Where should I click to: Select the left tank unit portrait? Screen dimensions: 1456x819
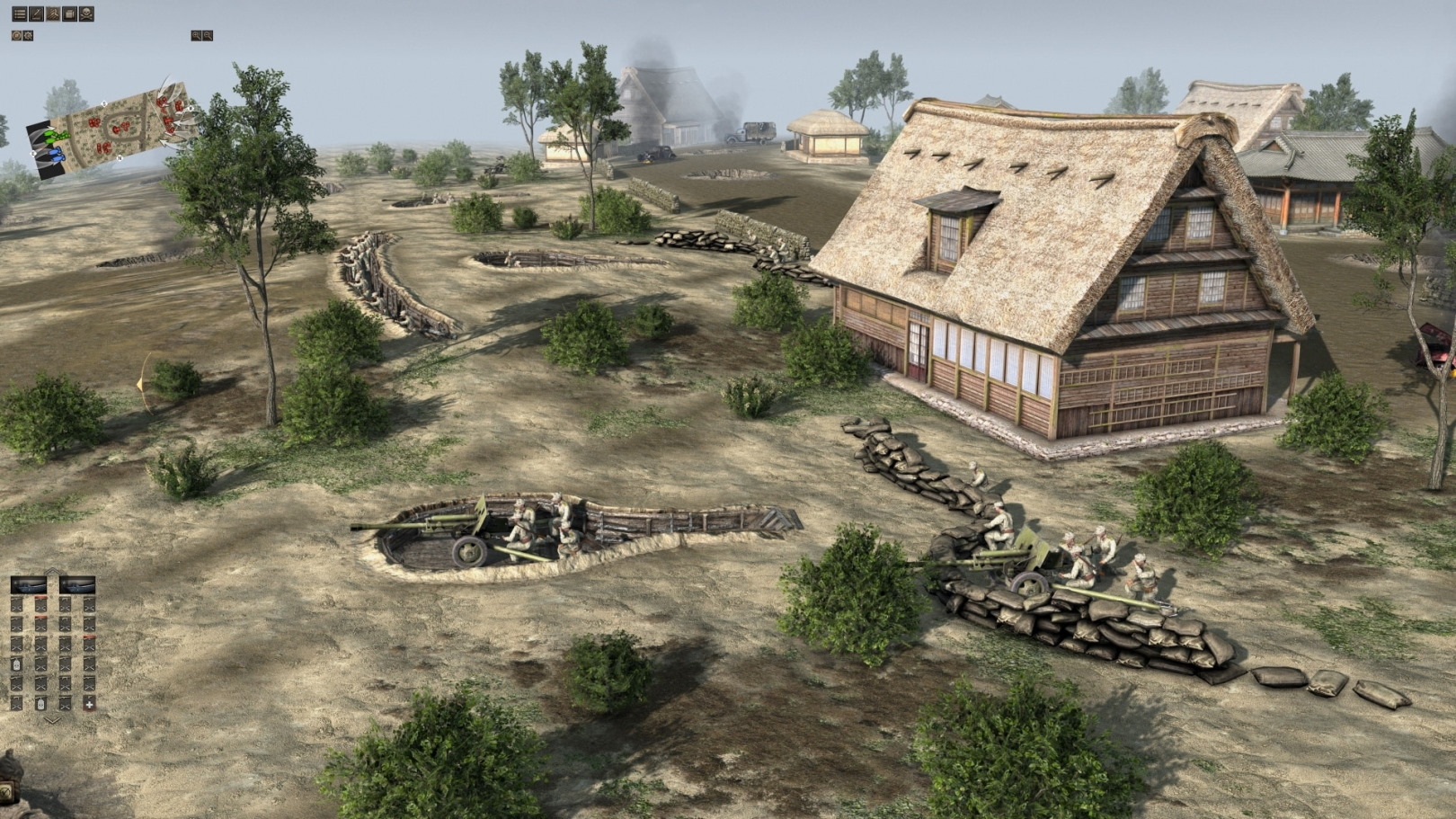28,585
